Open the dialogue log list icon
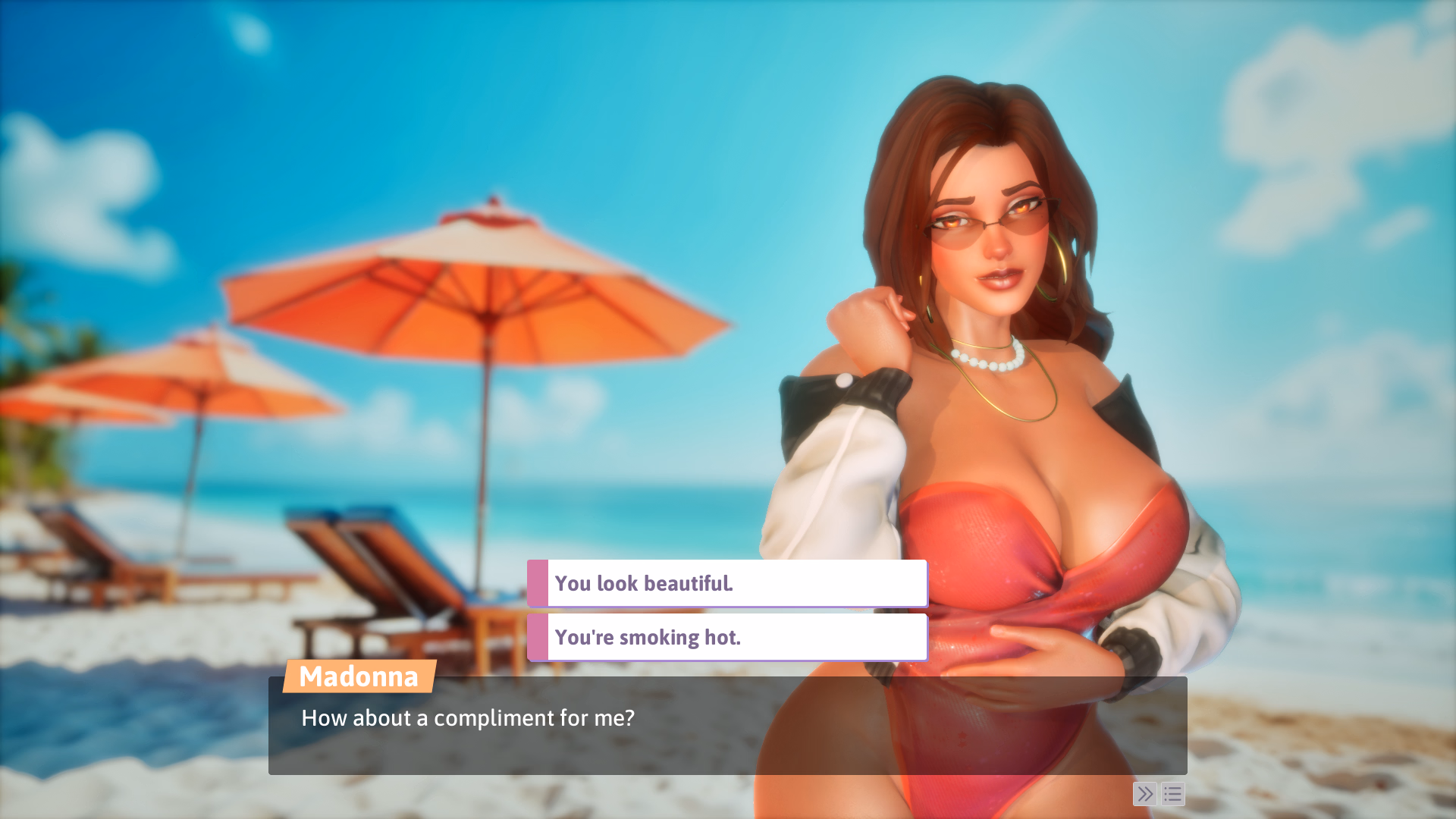 tap(1172, 794)
